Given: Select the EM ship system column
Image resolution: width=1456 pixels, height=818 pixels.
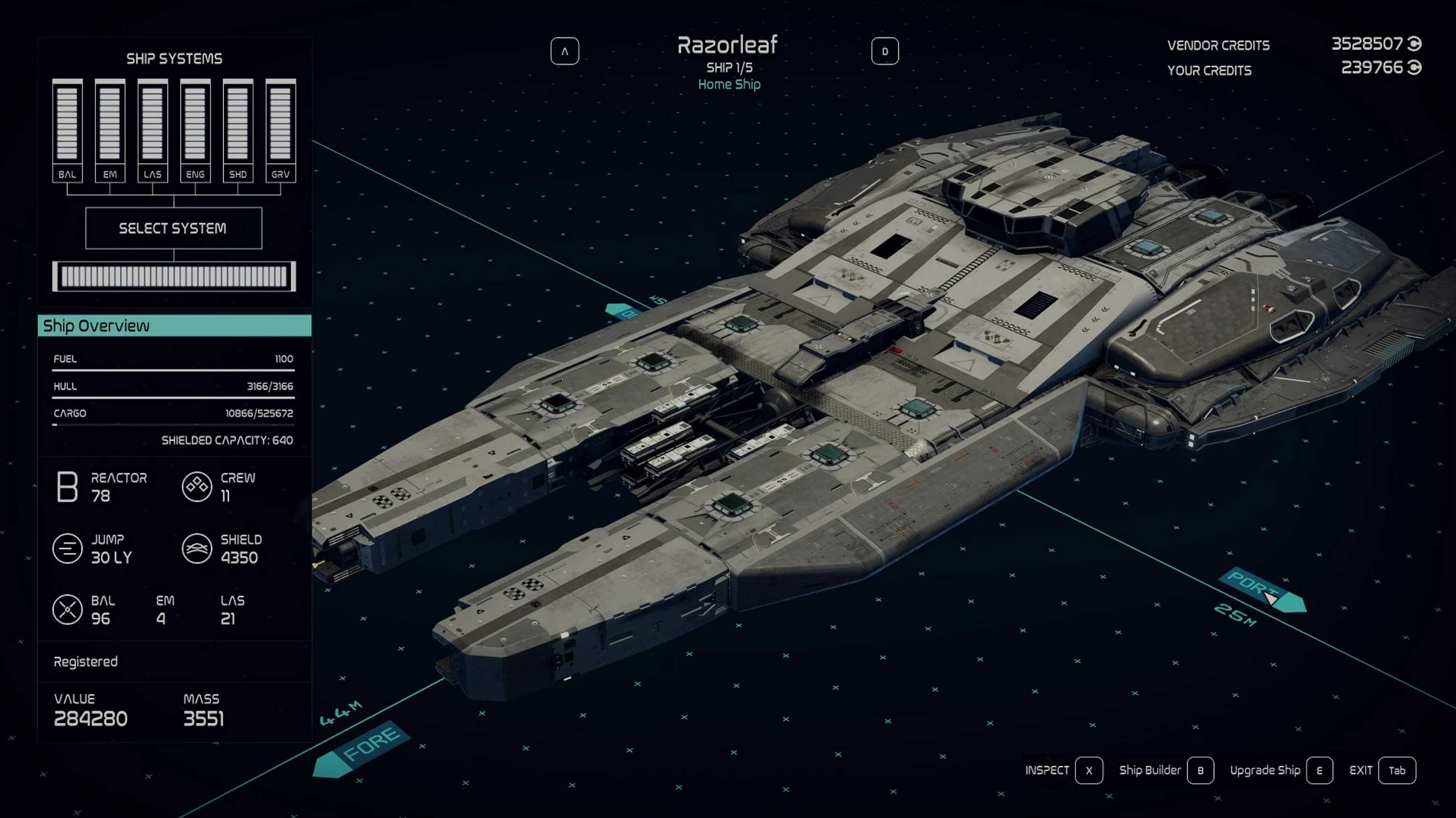Looking at the screenshot, I should 109,130.
